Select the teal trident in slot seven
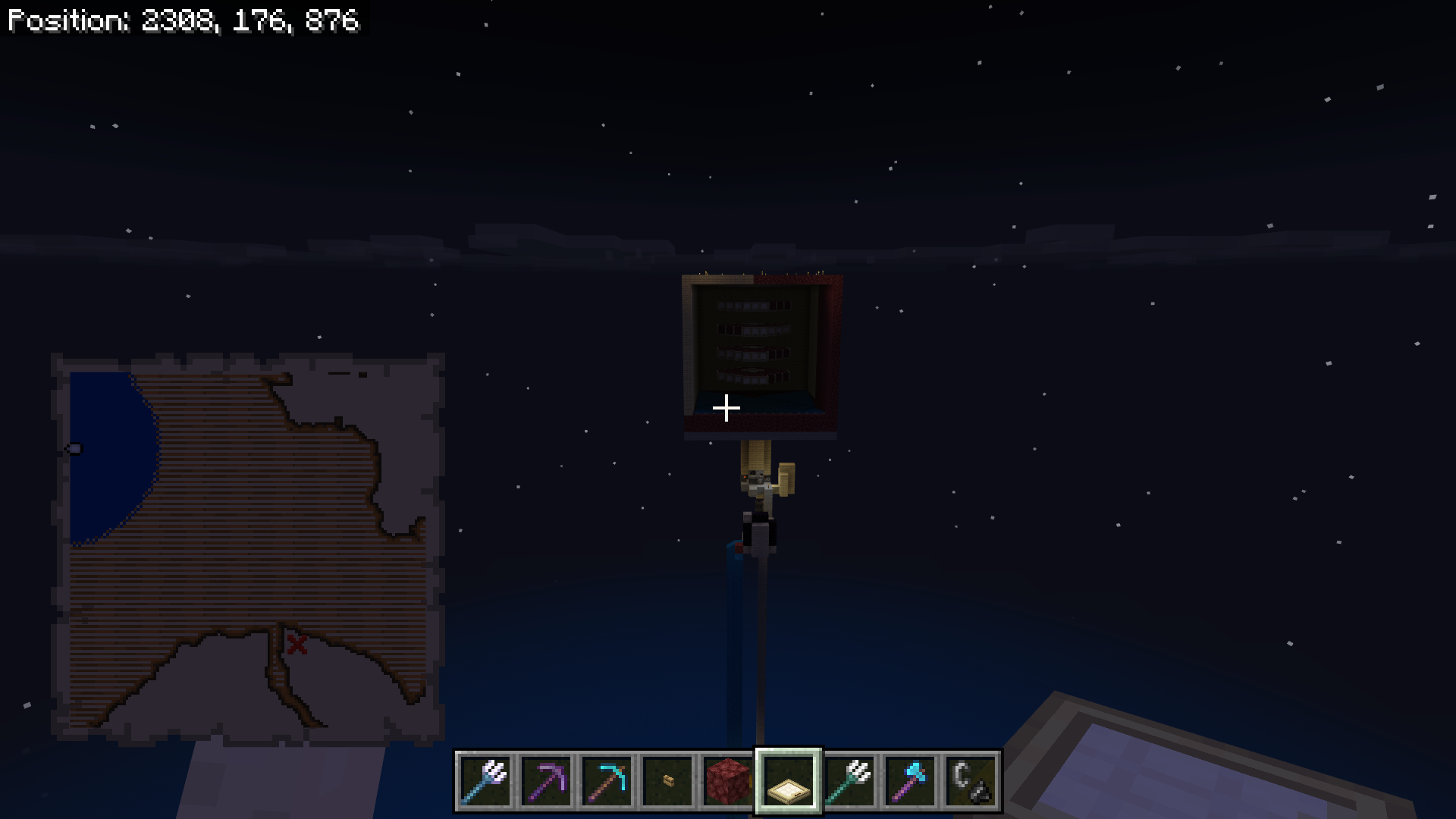 [850, 782]
